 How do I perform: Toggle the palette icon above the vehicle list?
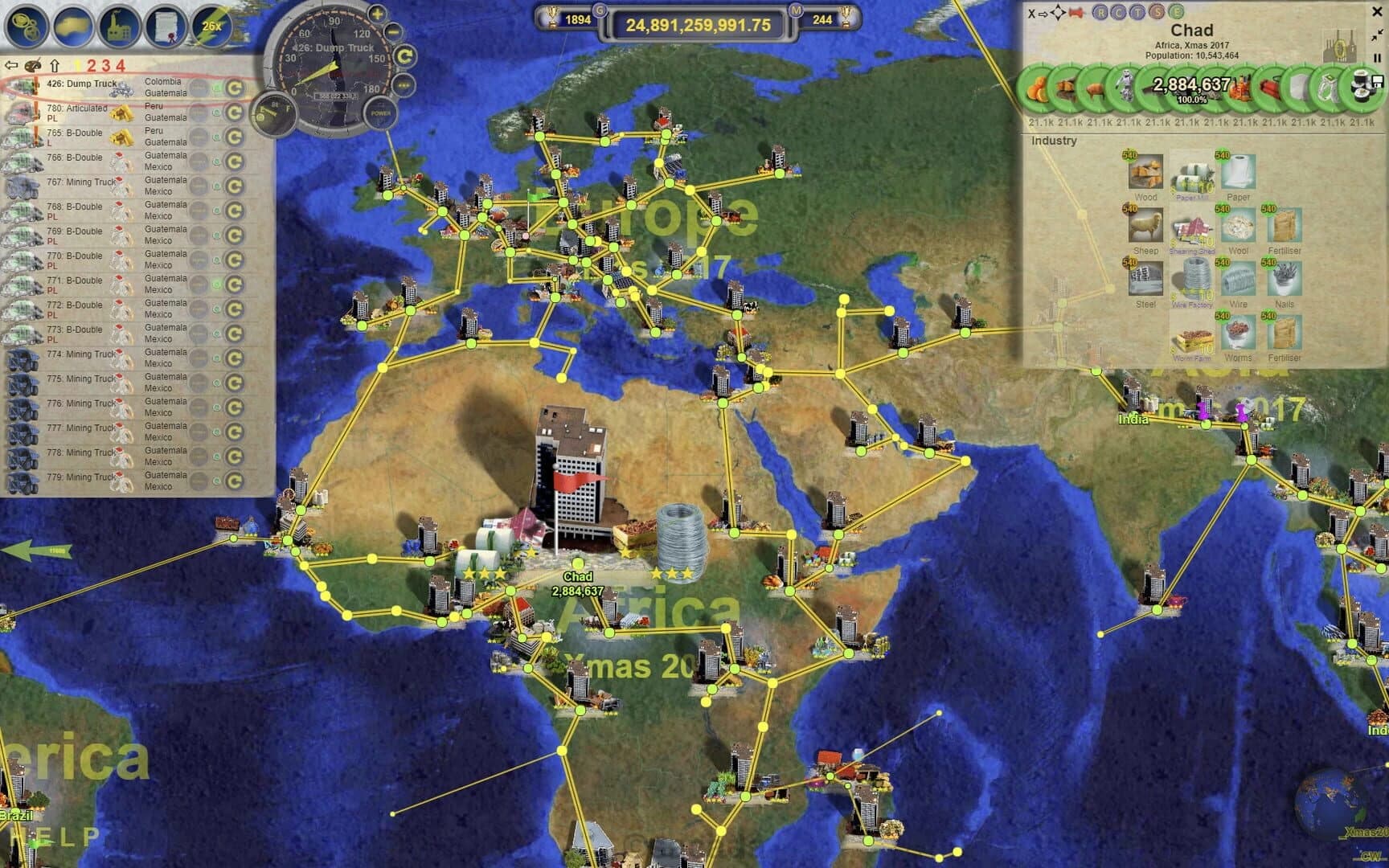[33, 66]
